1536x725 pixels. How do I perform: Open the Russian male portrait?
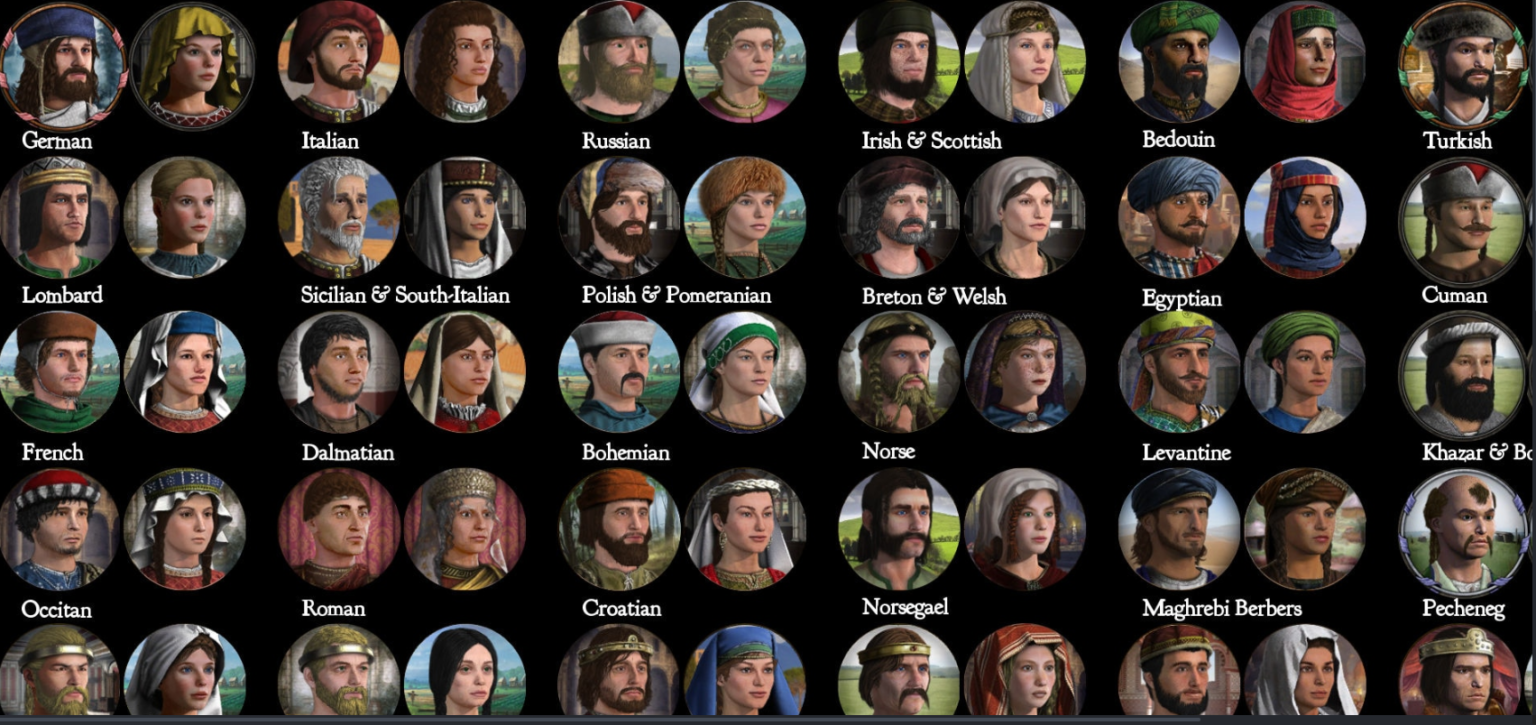(618, 63)
